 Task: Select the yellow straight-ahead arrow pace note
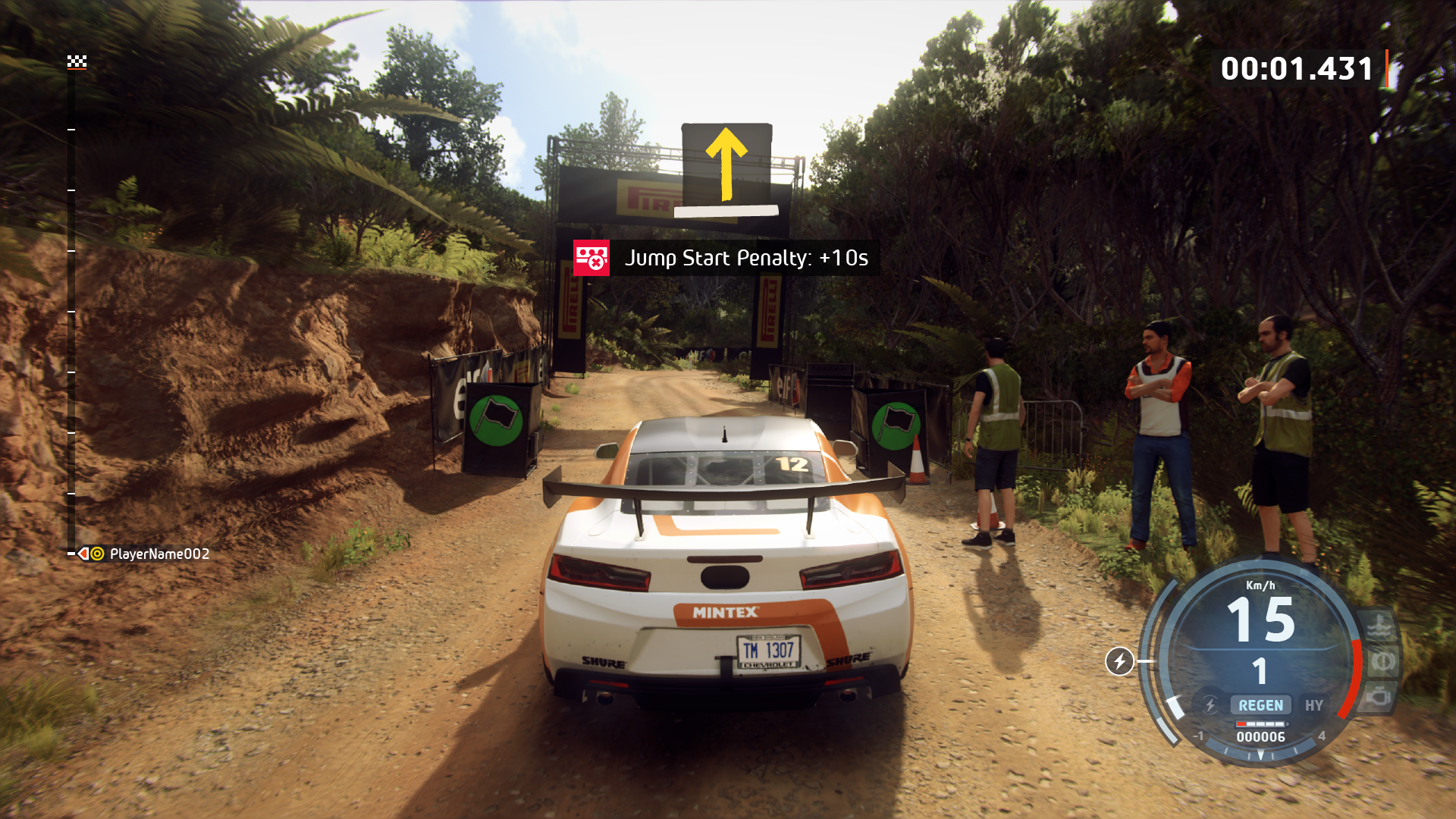pyautogui.click(x=726, y=165)
